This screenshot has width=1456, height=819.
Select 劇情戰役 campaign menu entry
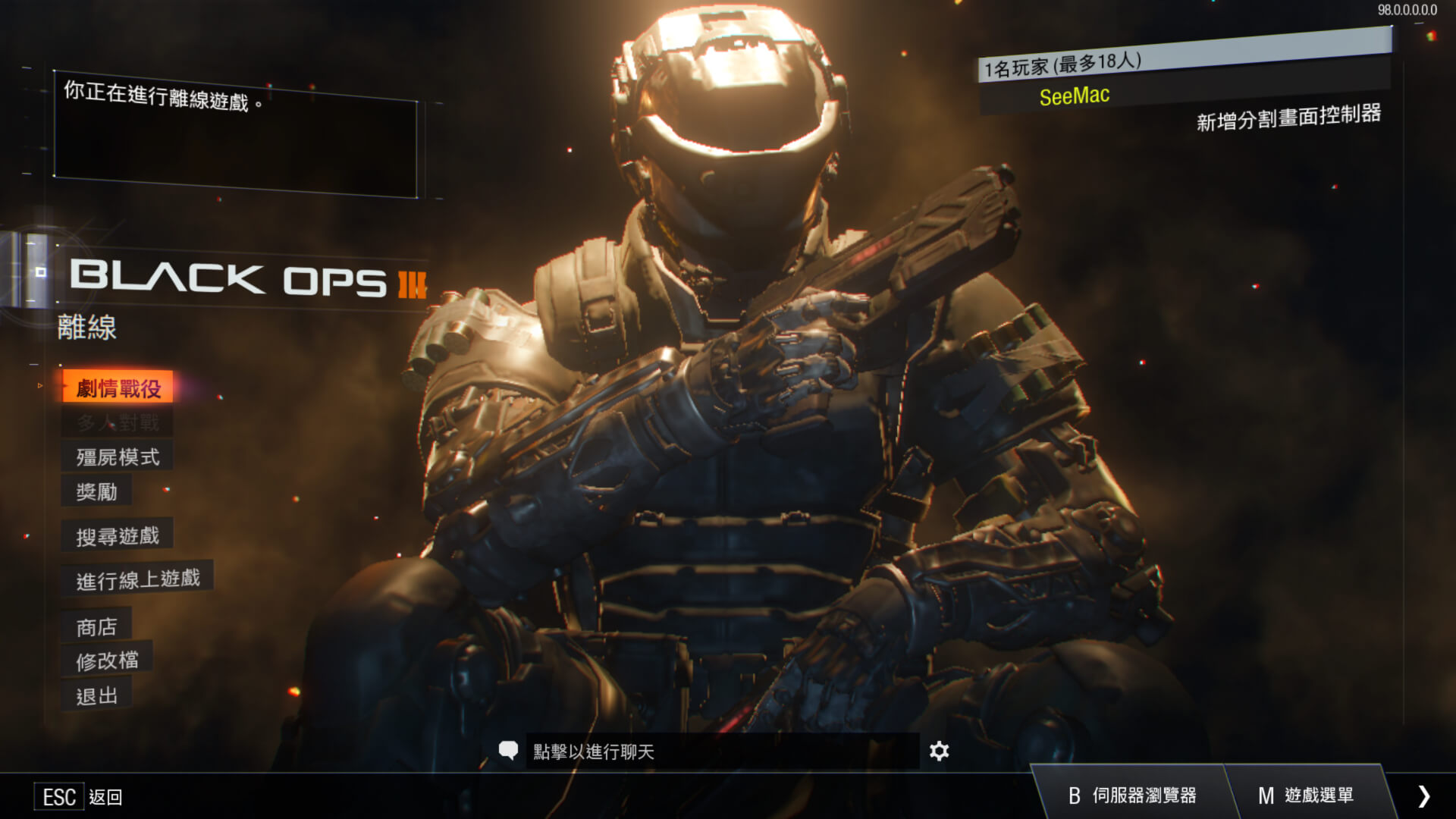click(118, 388)
